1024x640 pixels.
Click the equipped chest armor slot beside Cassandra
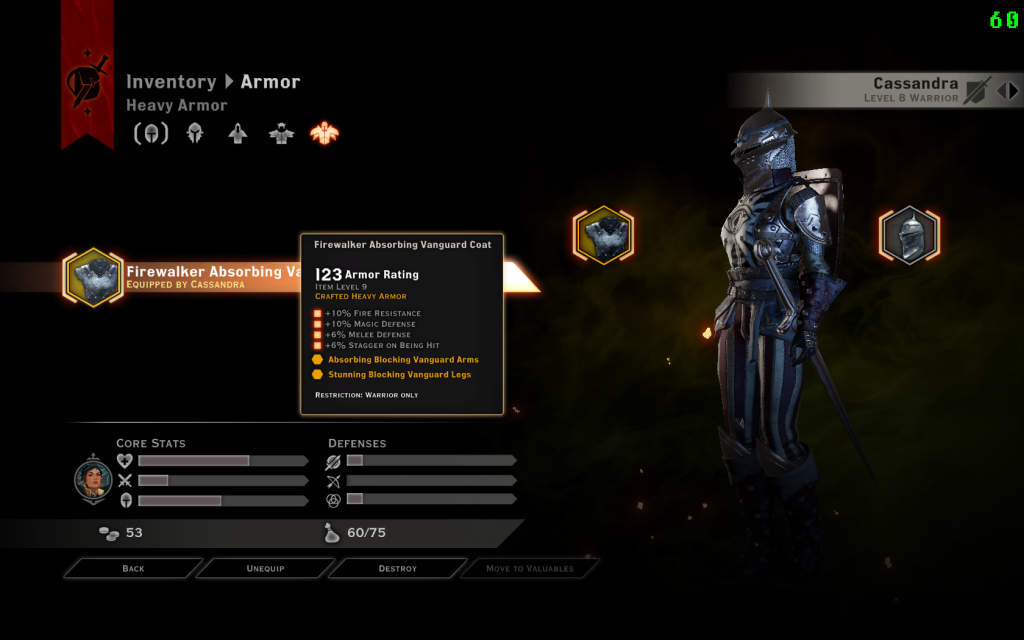[603, 236]
